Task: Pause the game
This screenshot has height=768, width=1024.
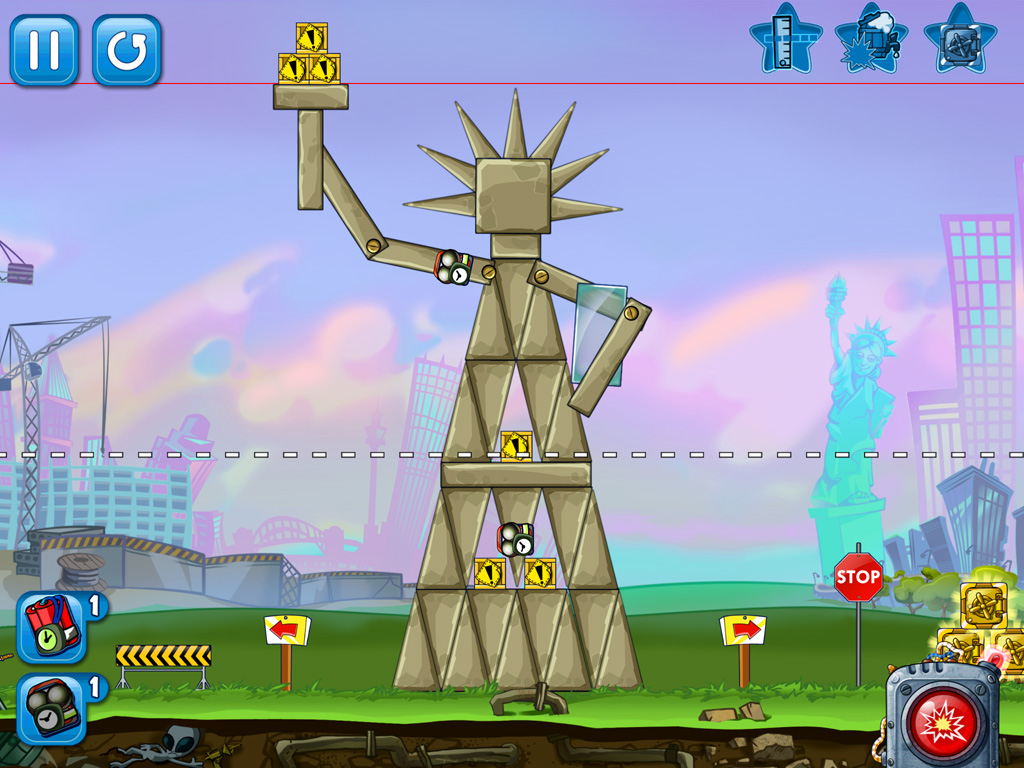Action: pos(44,50)
